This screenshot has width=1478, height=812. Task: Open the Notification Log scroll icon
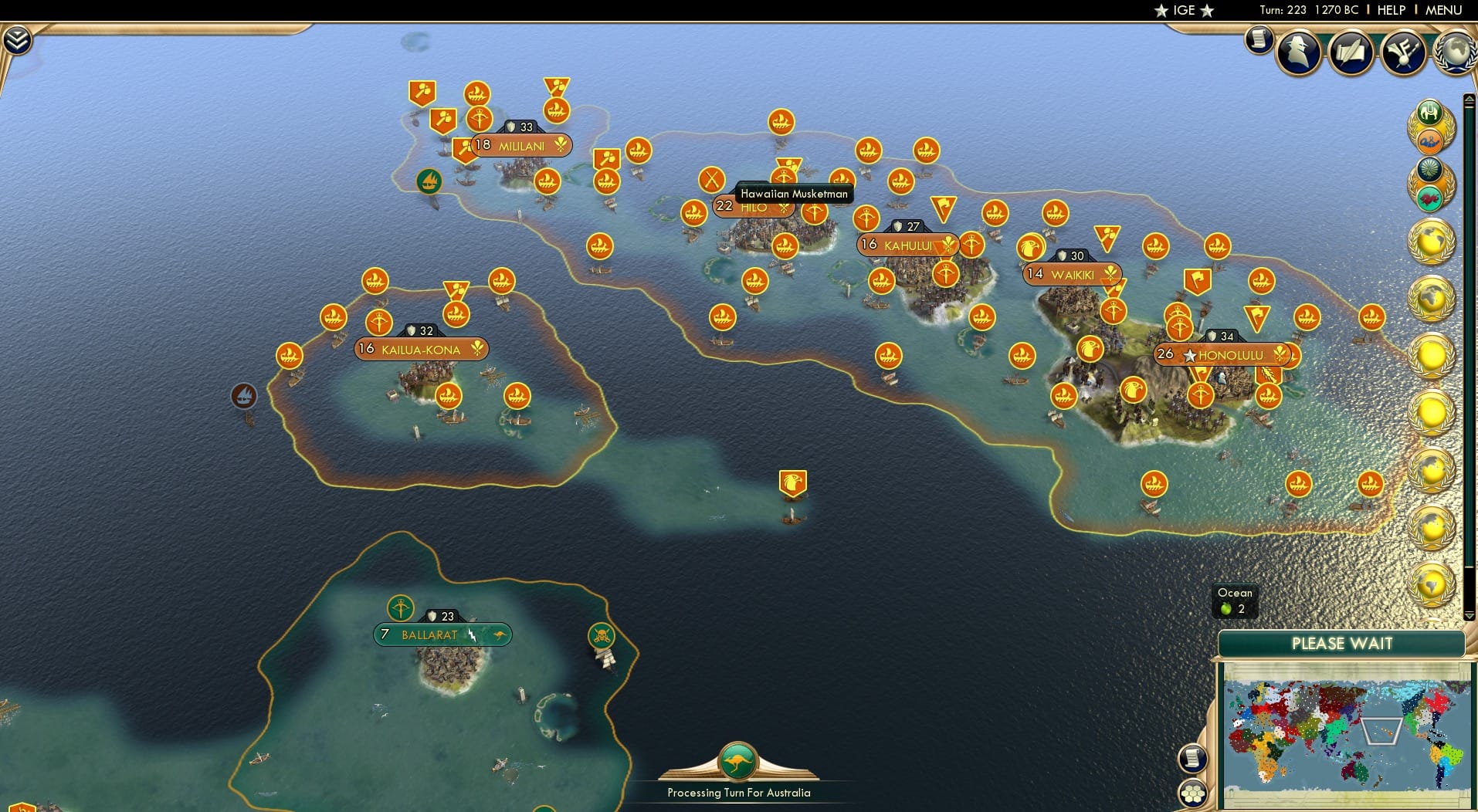pos(1259,41)
